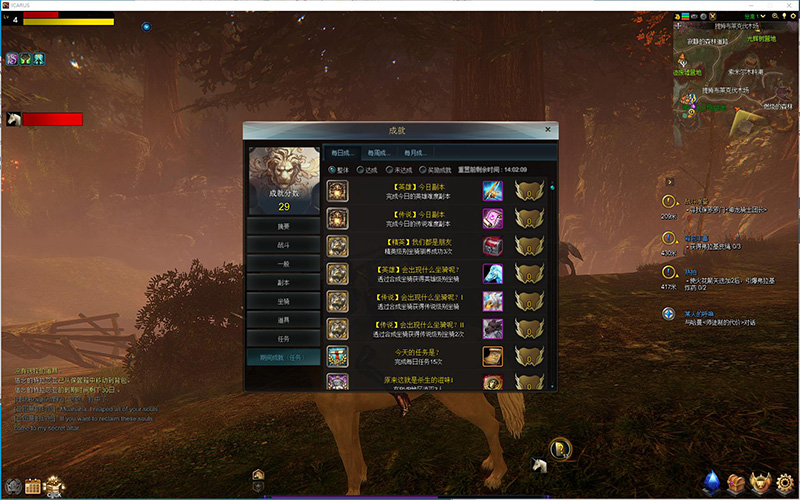Viewport: 800px width, 500px height.
Task: Open the calendar icon in bottom-left corner
Action: (x=33, y=487)
